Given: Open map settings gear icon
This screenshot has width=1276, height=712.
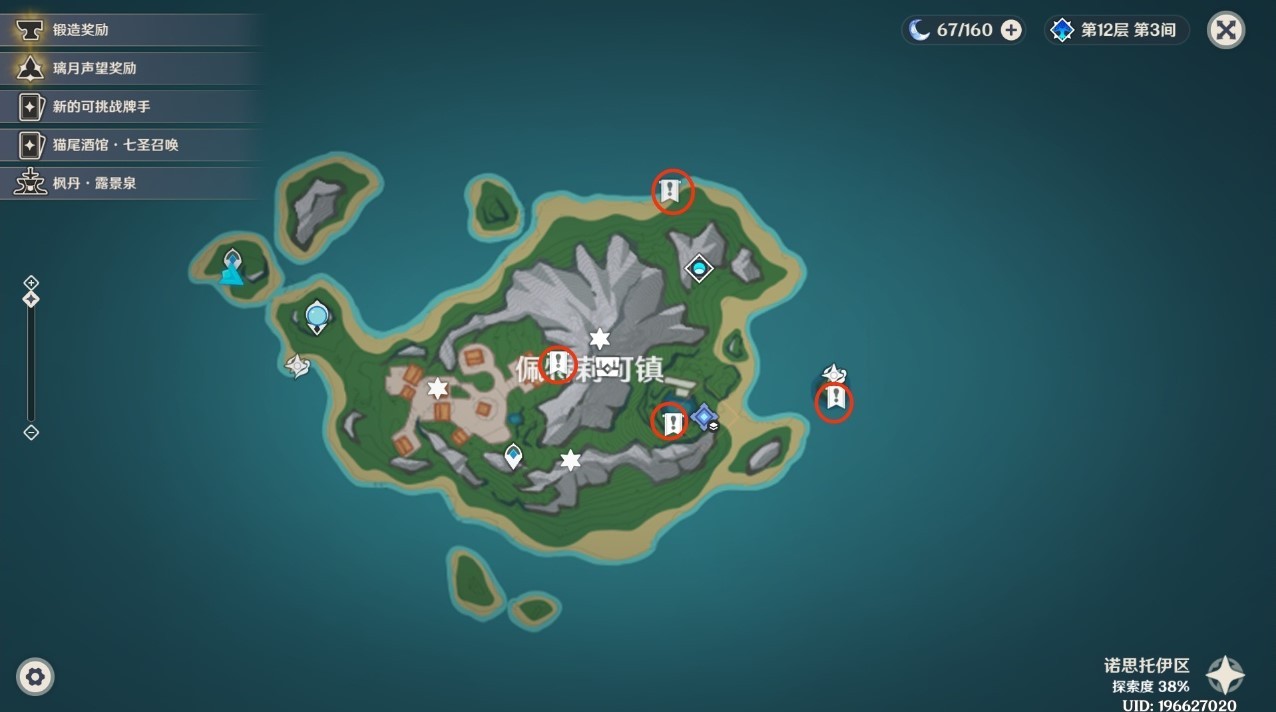Looking at the screenshot, I should click(35, 677).
